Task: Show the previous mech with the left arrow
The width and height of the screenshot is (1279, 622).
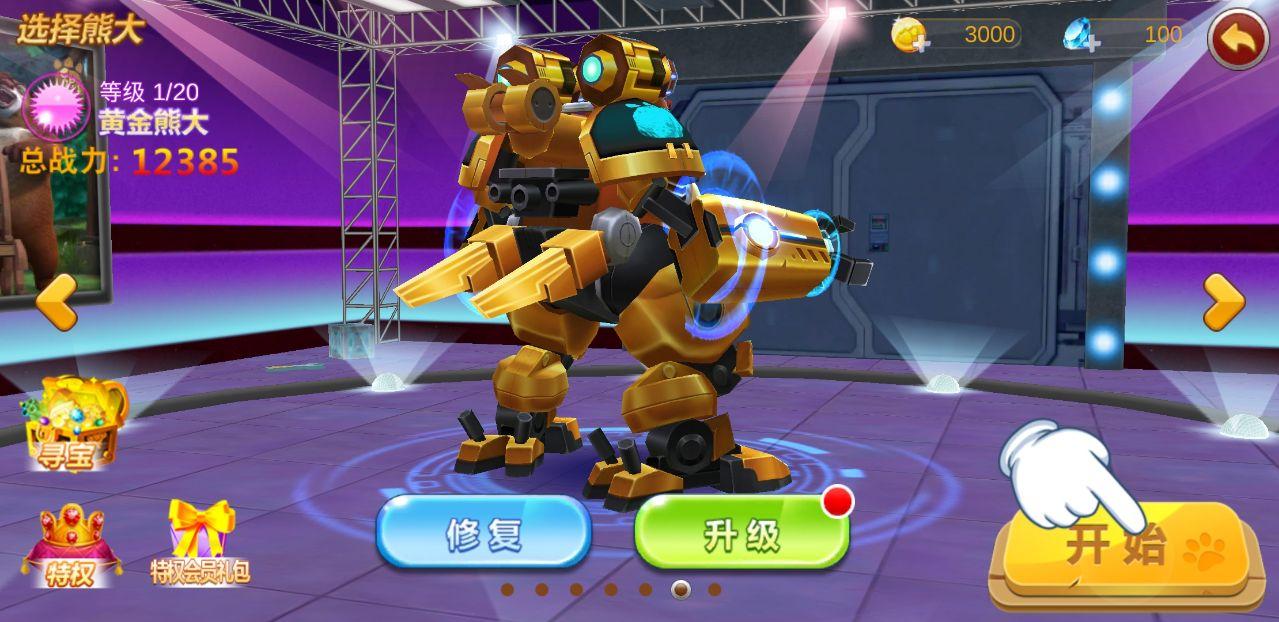Action: click(57, 301)
